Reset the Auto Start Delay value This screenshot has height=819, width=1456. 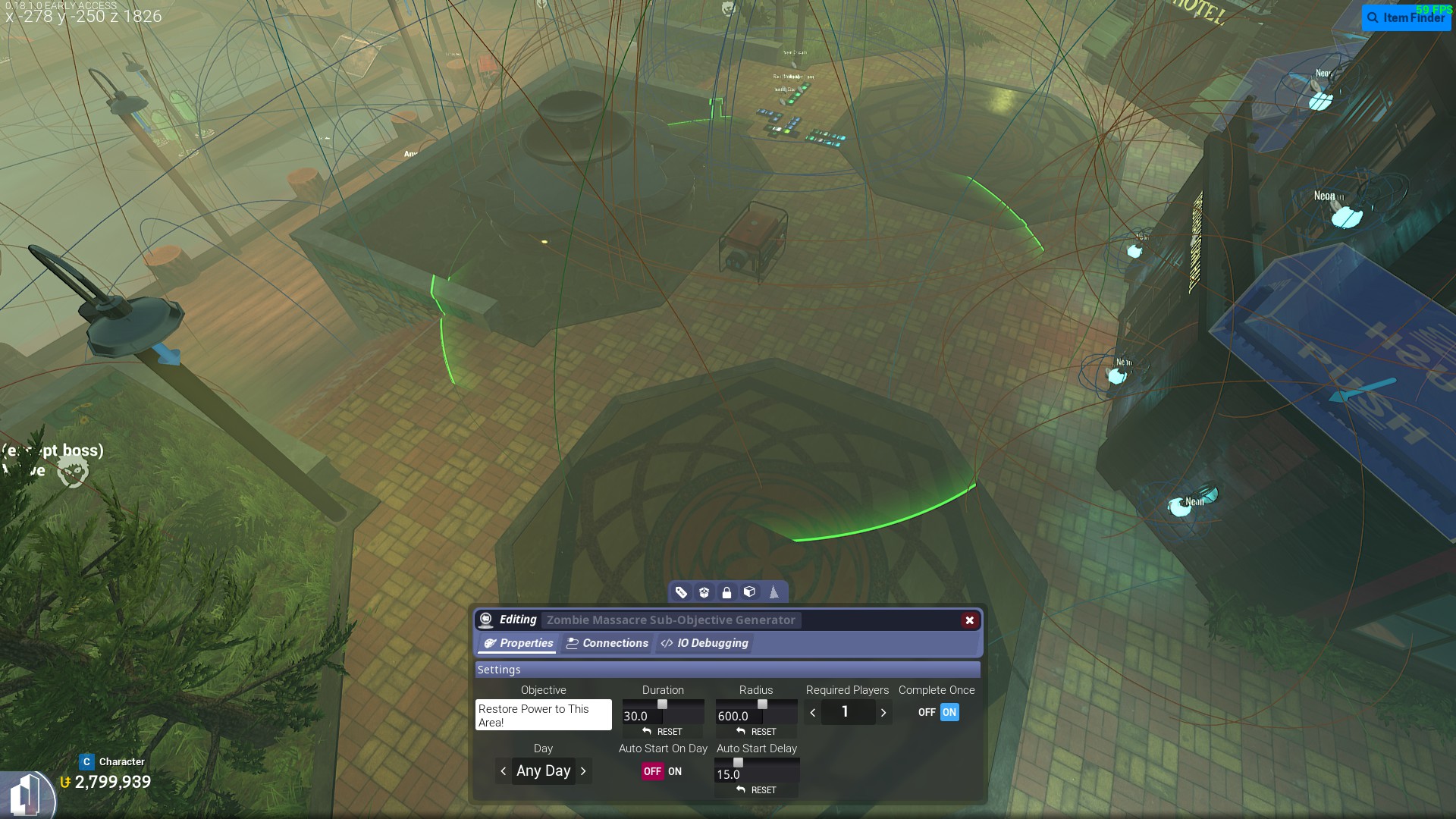(757, 790)
